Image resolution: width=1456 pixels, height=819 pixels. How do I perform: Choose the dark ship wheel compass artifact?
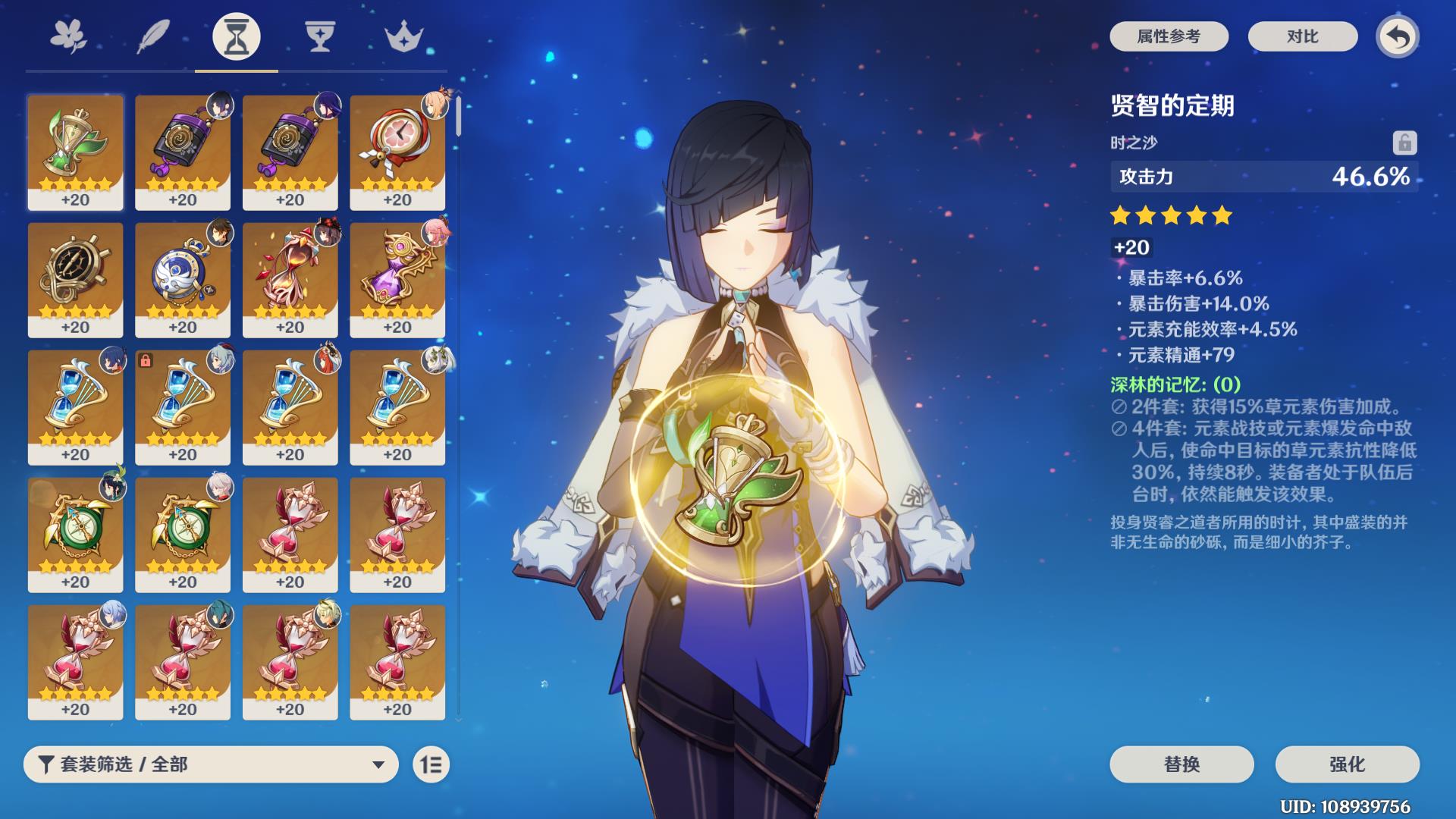pyautogui.click(x=75, y=279)
